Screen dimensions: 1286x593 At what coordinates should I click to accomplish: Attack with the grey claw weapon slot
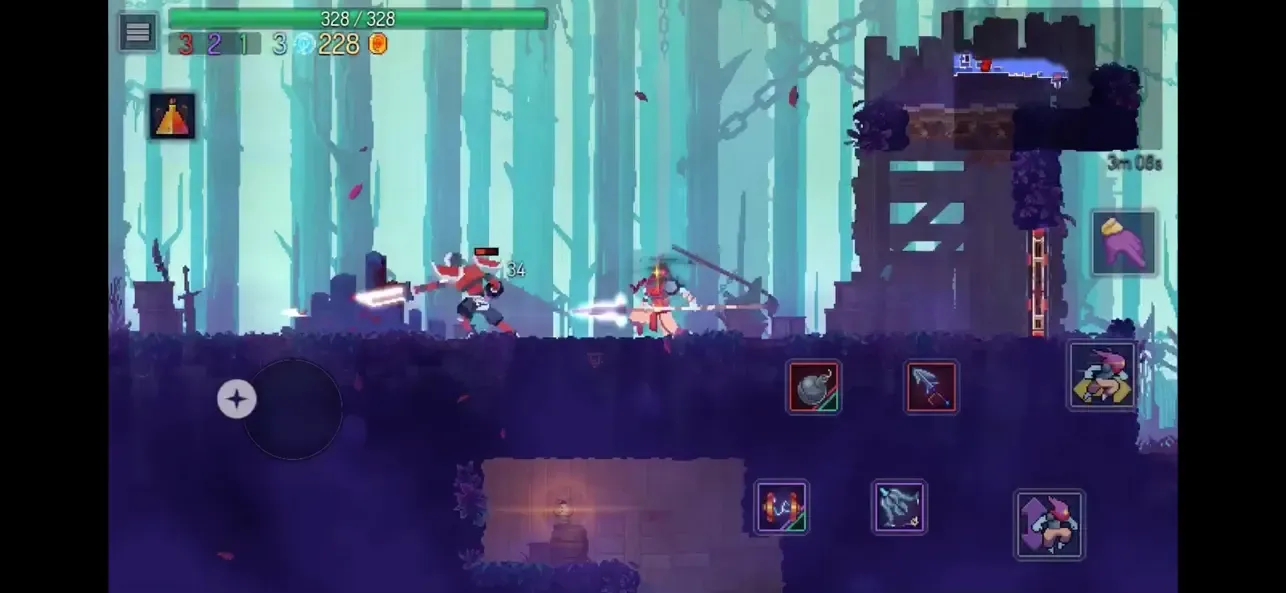899,507
